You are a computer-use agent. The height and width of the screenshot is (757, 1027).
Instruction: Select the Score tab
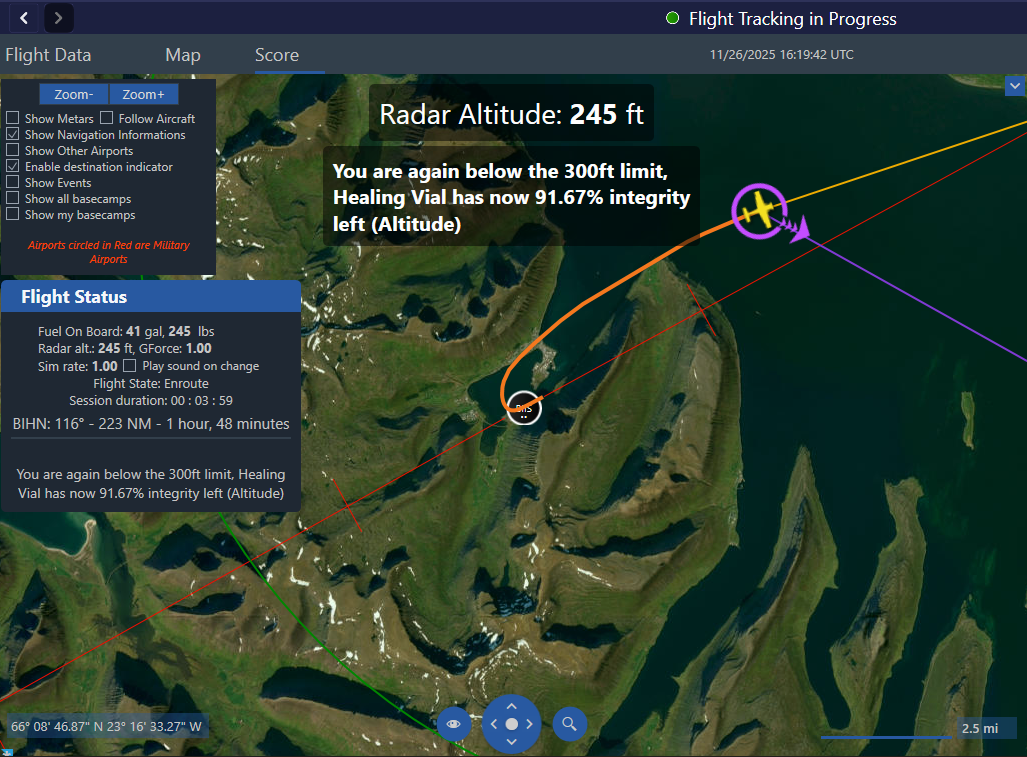click(x=277, y=55)
